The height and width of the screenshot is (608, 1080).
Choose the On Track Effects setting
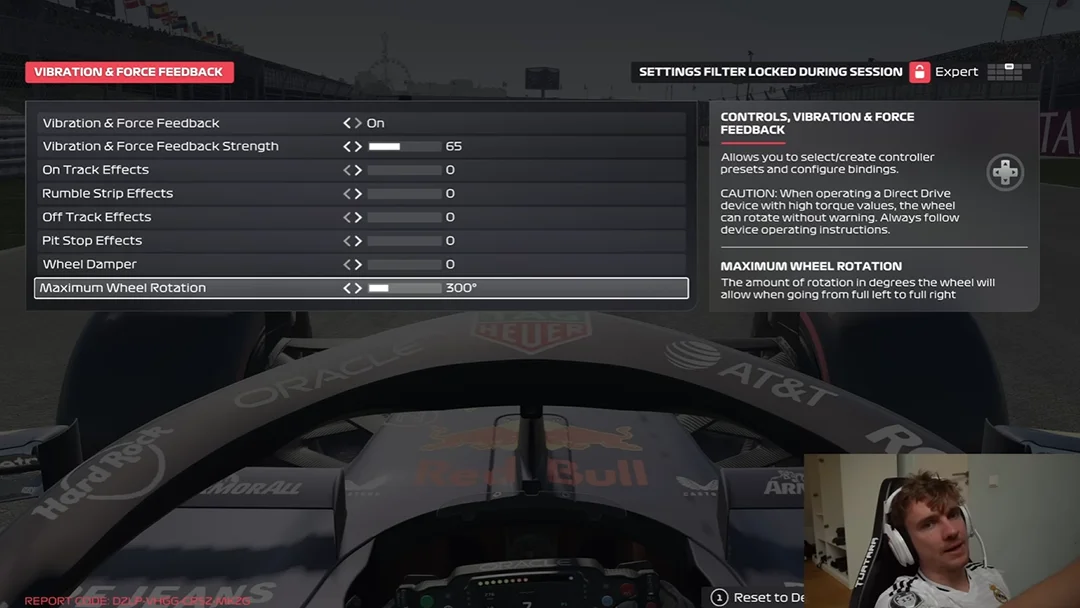pyautogui.click(x=95, y=170)
